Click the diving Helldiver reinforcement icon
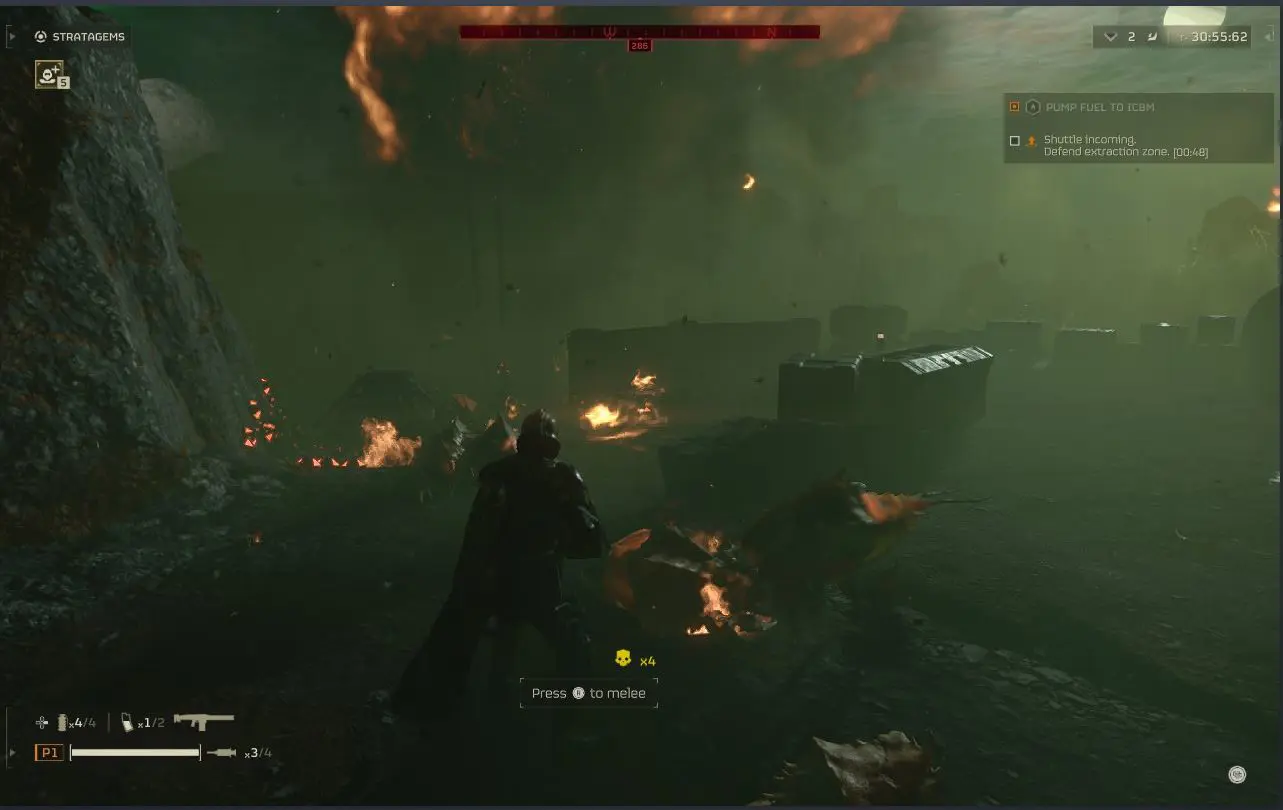This screenshot has height=810, width=1283. 1152,36
